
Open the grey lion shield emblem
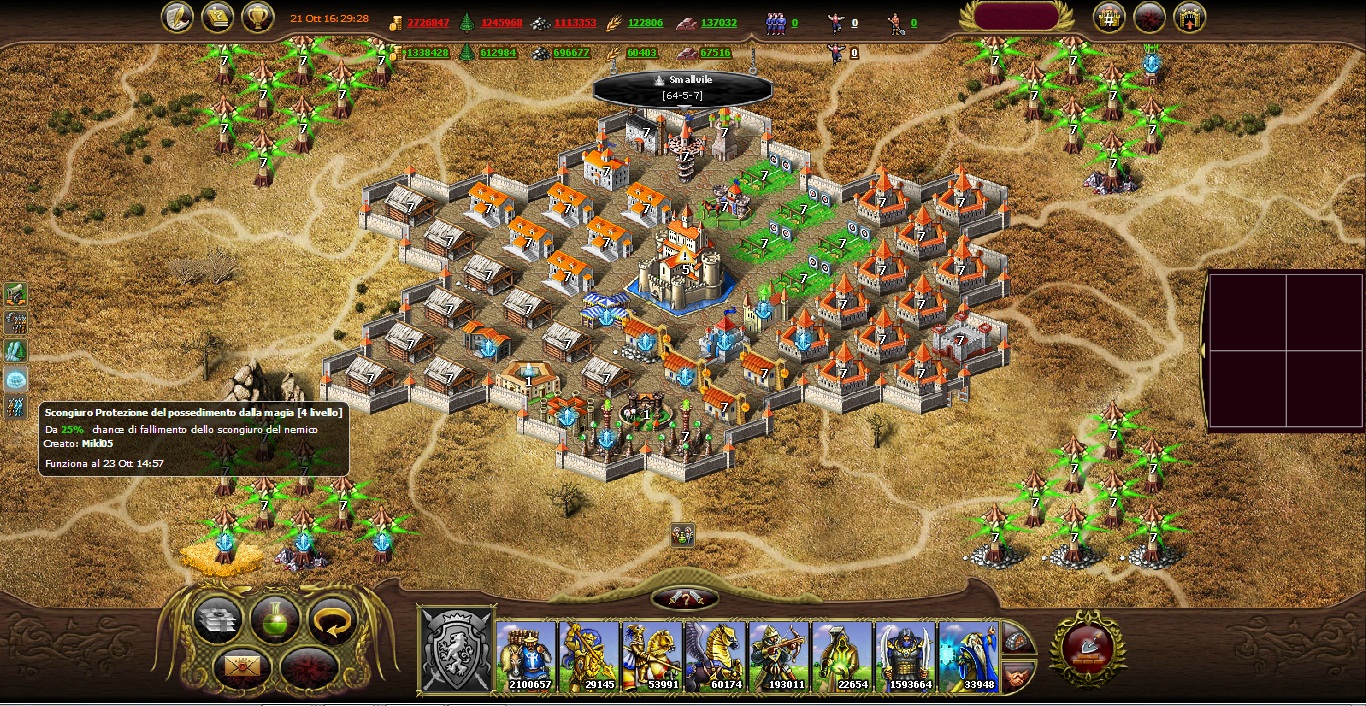click(x=457, y=650)
